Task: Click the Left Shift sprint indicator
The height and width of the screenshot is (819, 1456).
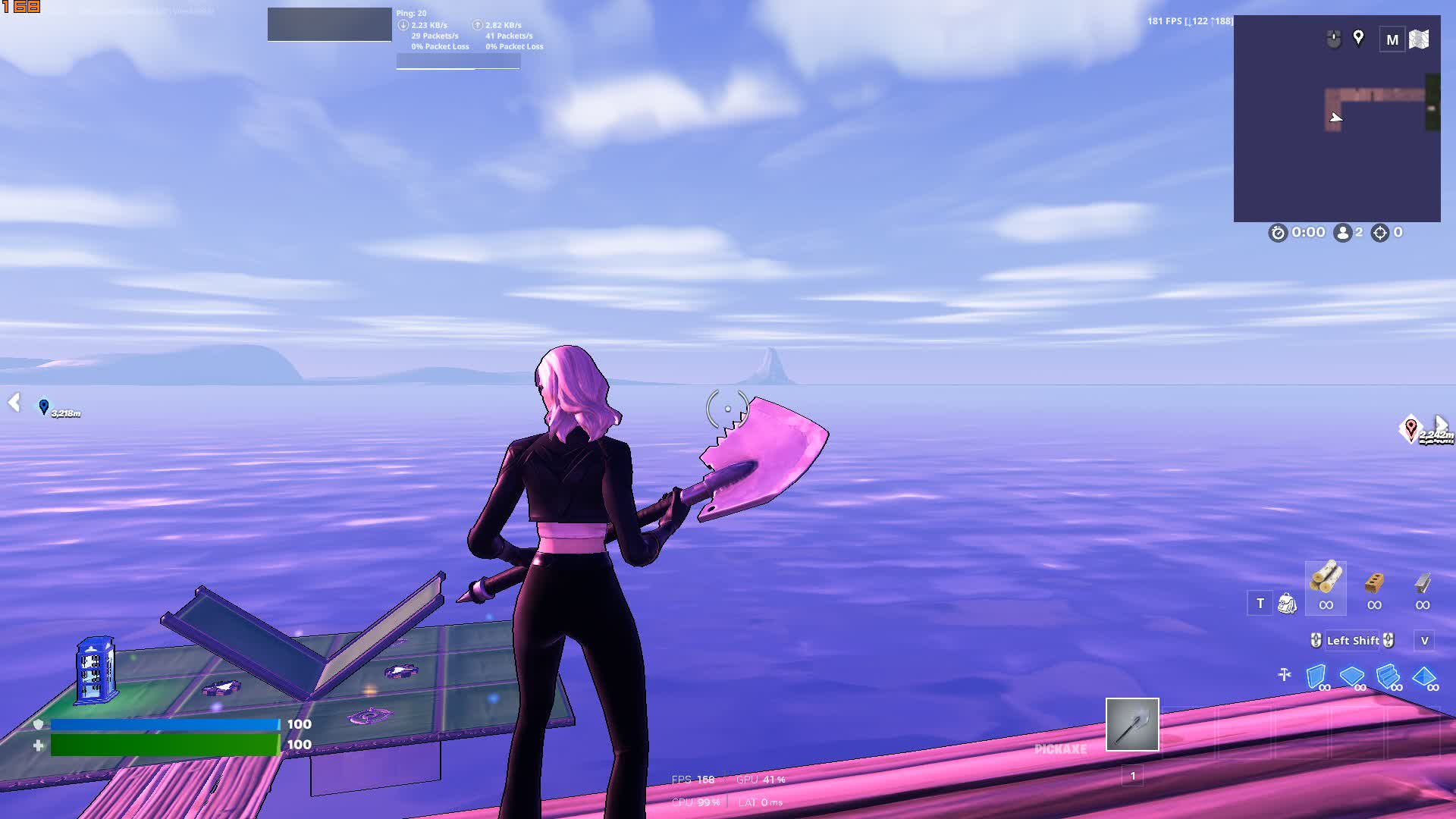Action: pos(1354,641)
